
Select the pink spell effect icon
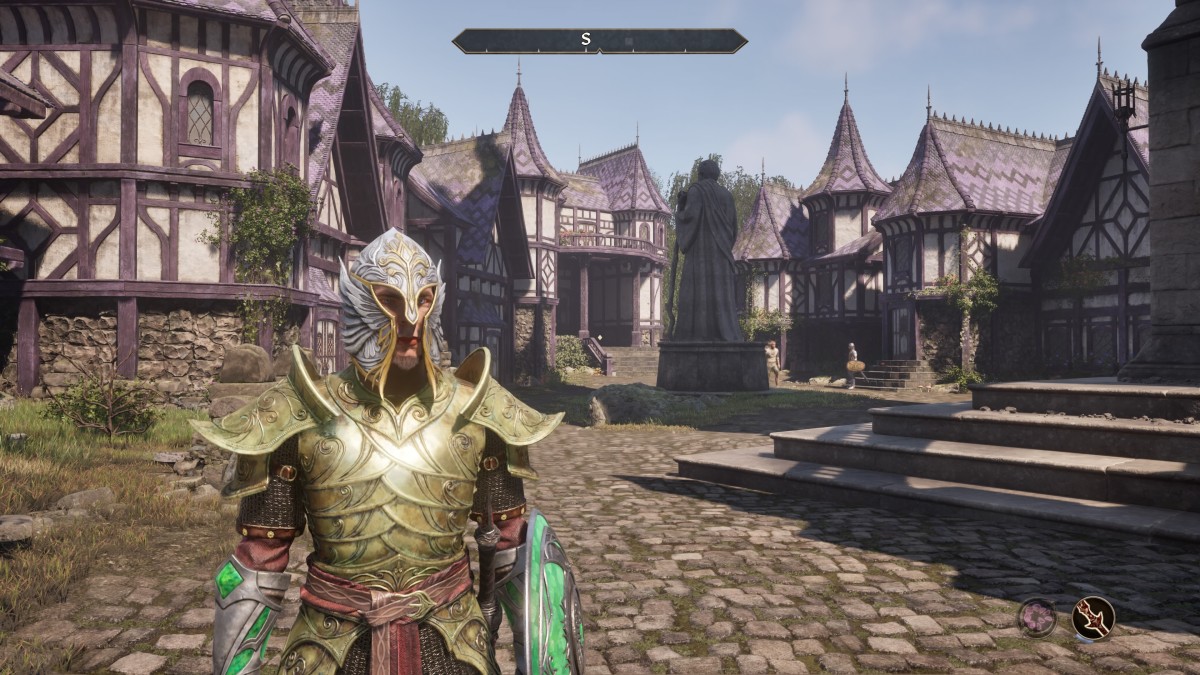1037,617
